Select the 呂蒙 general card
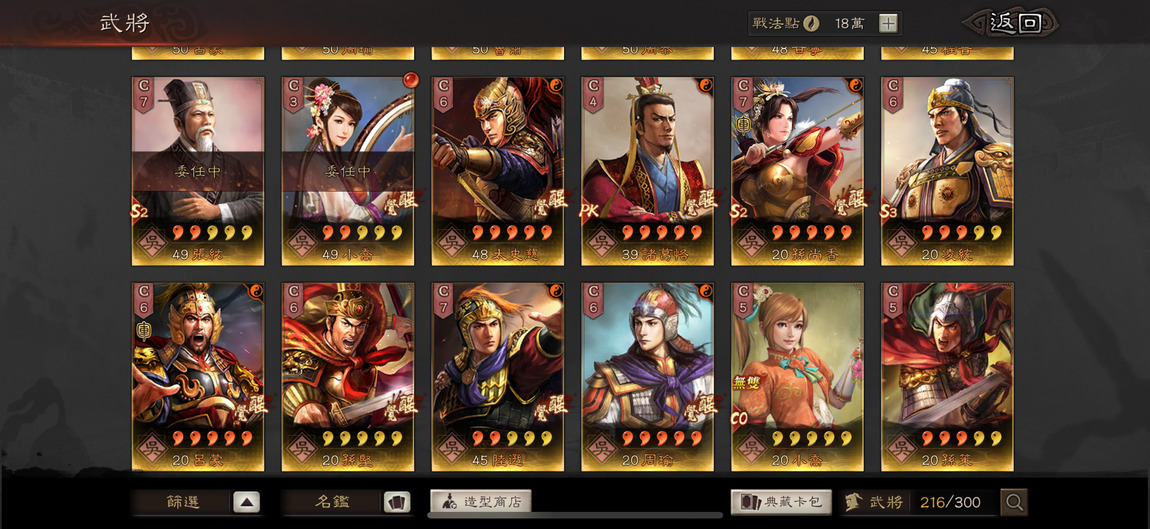 [x=198, y=376]
